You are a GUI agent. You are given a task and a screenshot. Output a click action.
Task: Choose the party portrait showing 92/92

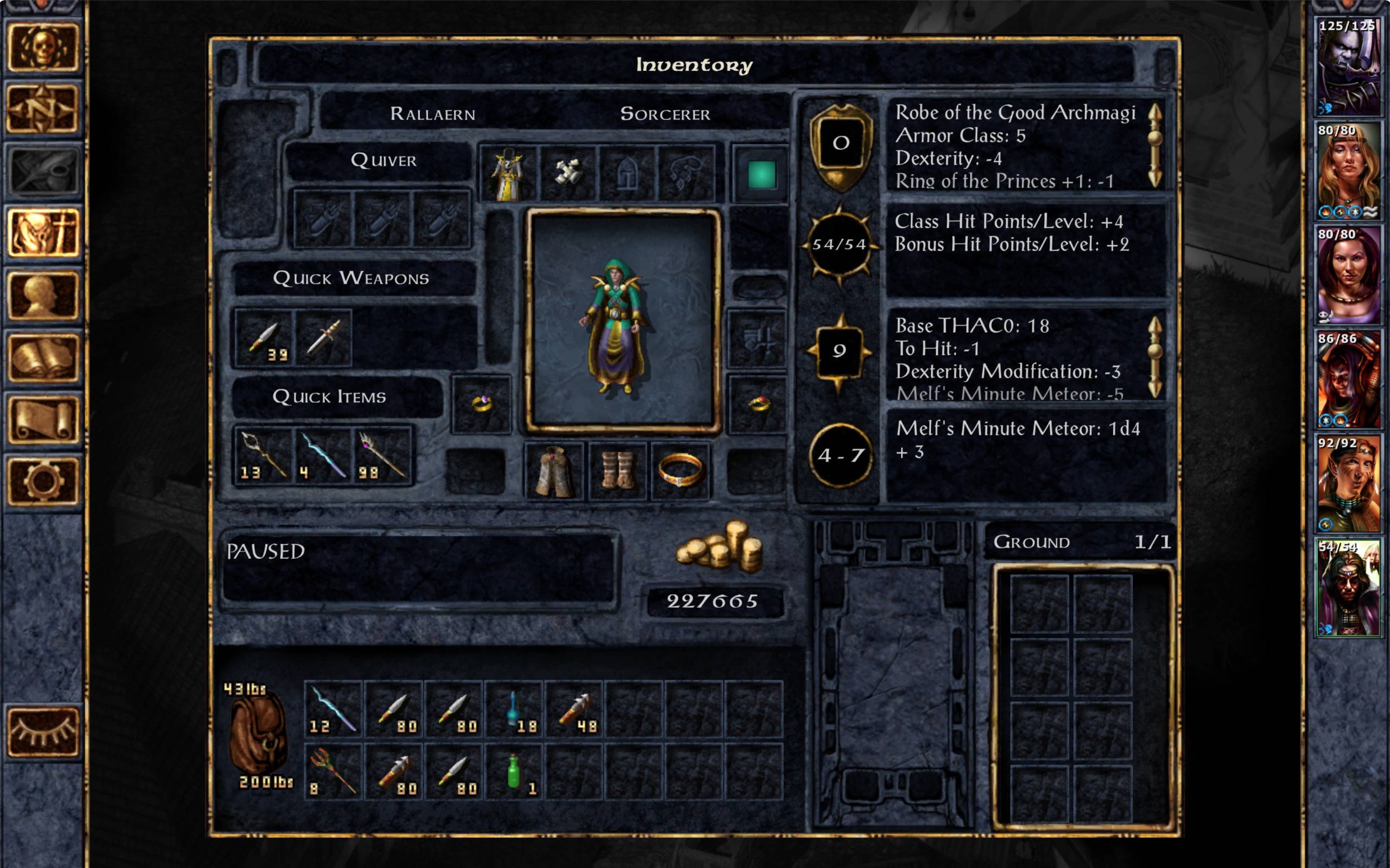1347,483
